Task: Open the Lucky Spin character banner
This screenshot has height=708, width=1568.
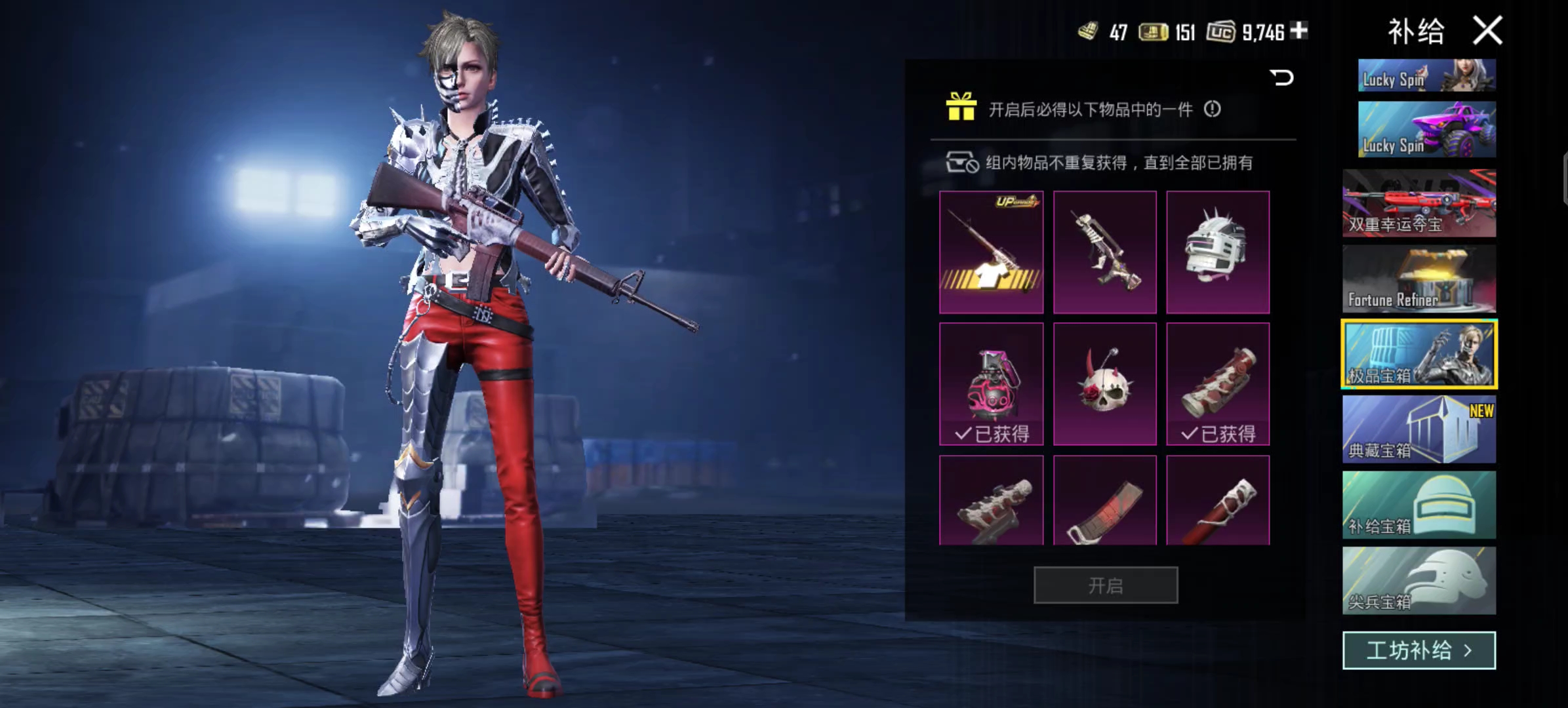Action: coord(1426,75)
